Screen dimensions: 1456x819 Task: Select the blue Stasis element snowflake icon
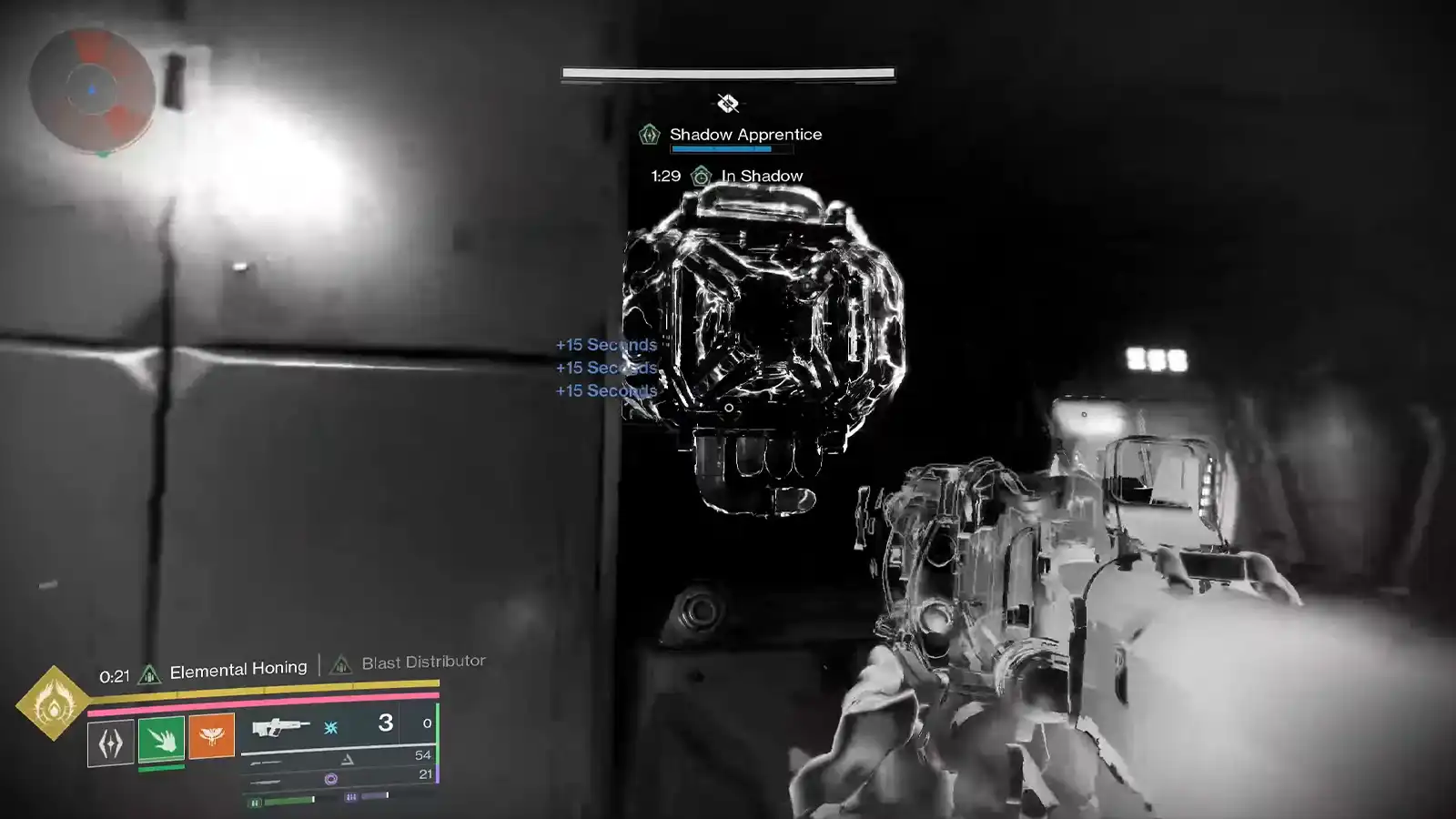tap(329, 727)
